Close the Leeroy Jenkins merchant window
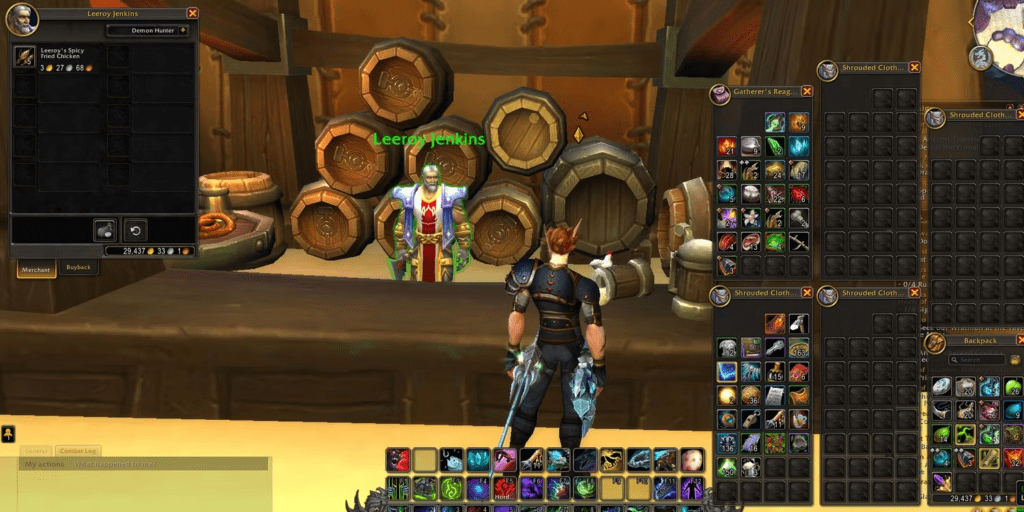The height and width of the screenshot is (512, 1024). tap(193, 13)
